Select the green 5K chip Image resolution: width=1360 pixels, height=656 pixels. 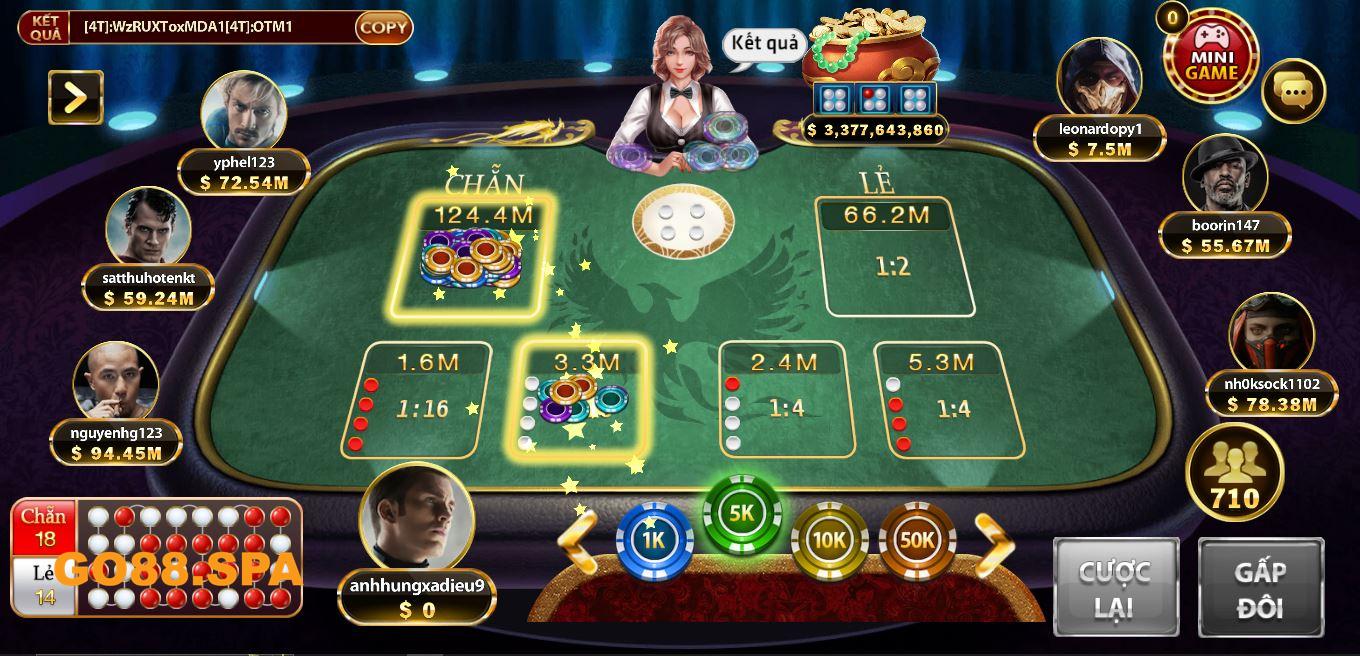[742, 514]
